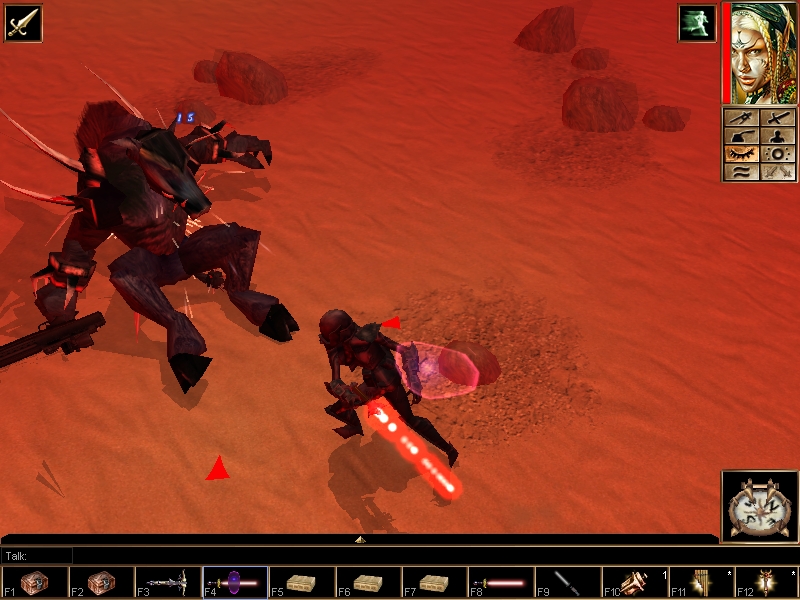
Task: Click the sword panel button beside the portrait
Action: (777, 118)
